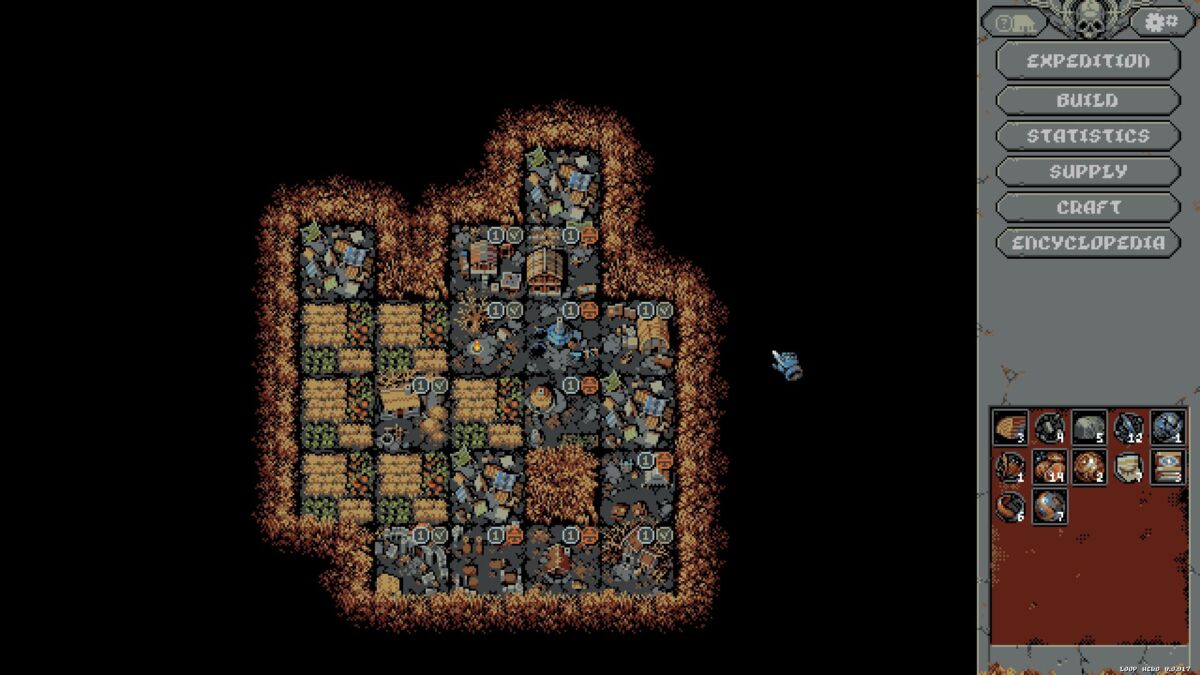Screen dimensions: 1200x675
Task: Open the Build menu
Action: click(1088, 100)
